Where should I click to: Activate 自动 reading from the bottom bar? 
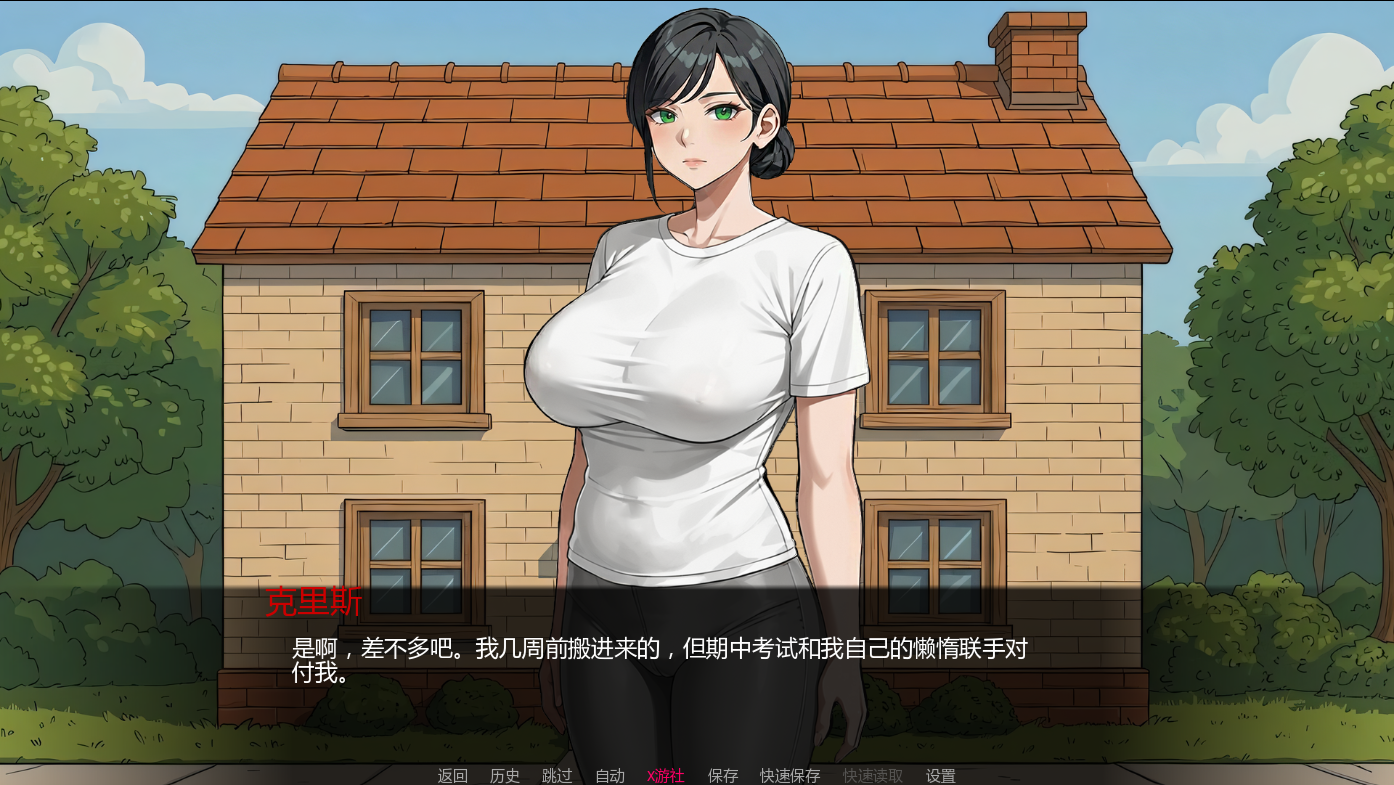click(609, 774)
